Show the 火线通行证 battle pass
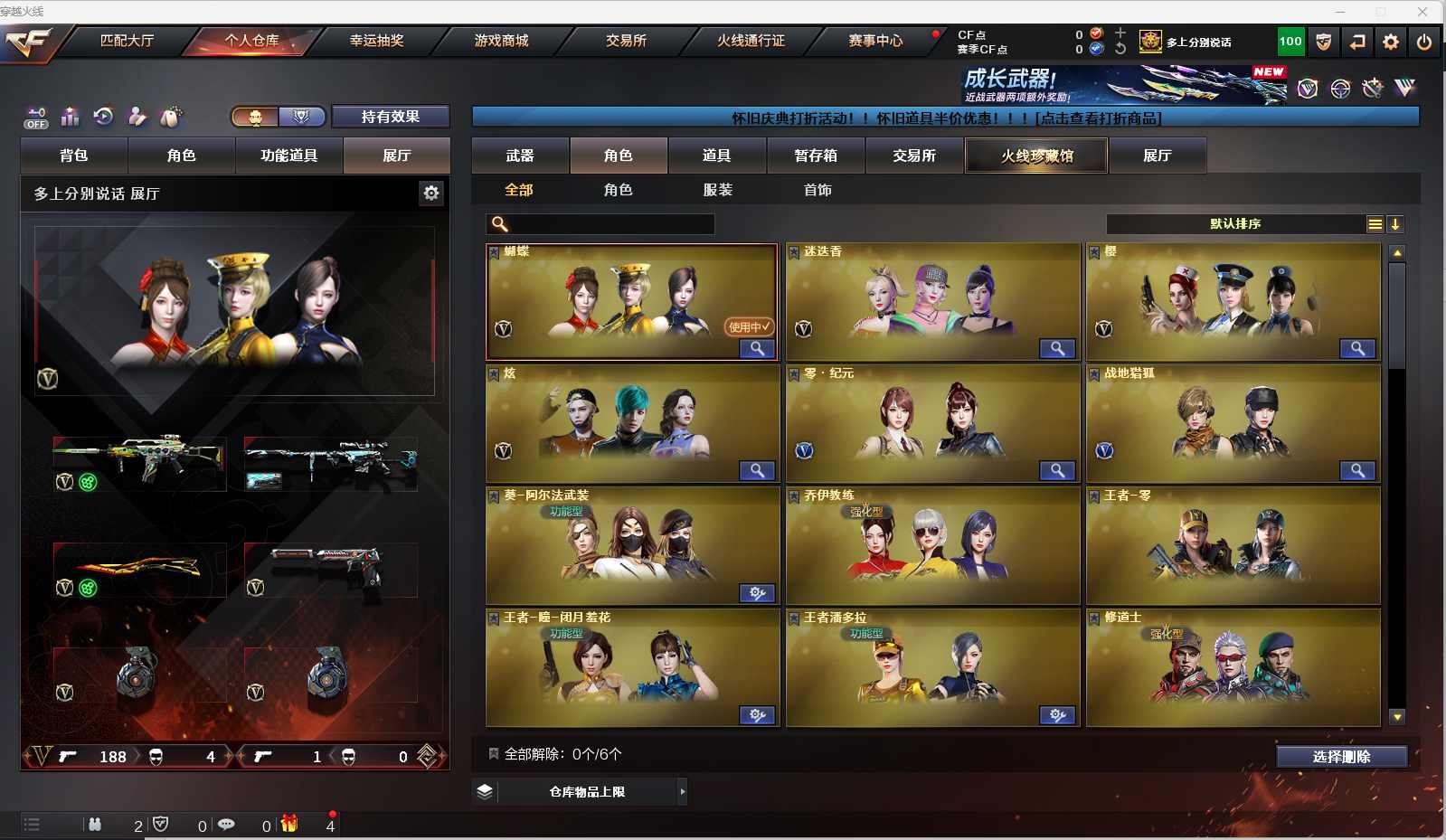Viewport: 1446px width, 840px height. click(751, 41)
